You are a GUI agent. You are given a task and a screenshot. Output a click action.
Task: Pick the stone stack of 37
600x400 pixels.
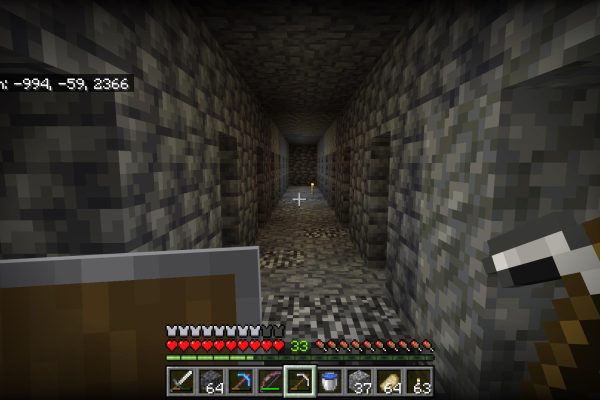click(358, 381)
